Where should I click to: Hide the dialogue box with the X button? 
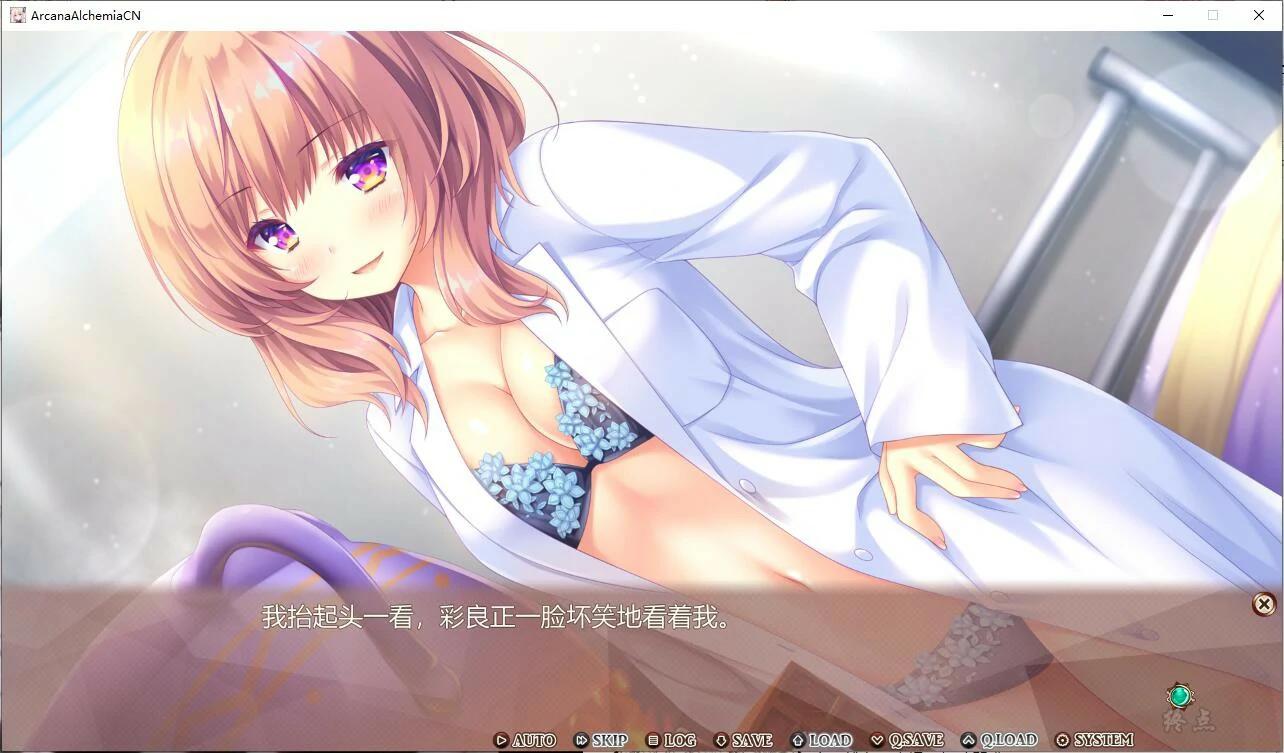click(1262, 603)
